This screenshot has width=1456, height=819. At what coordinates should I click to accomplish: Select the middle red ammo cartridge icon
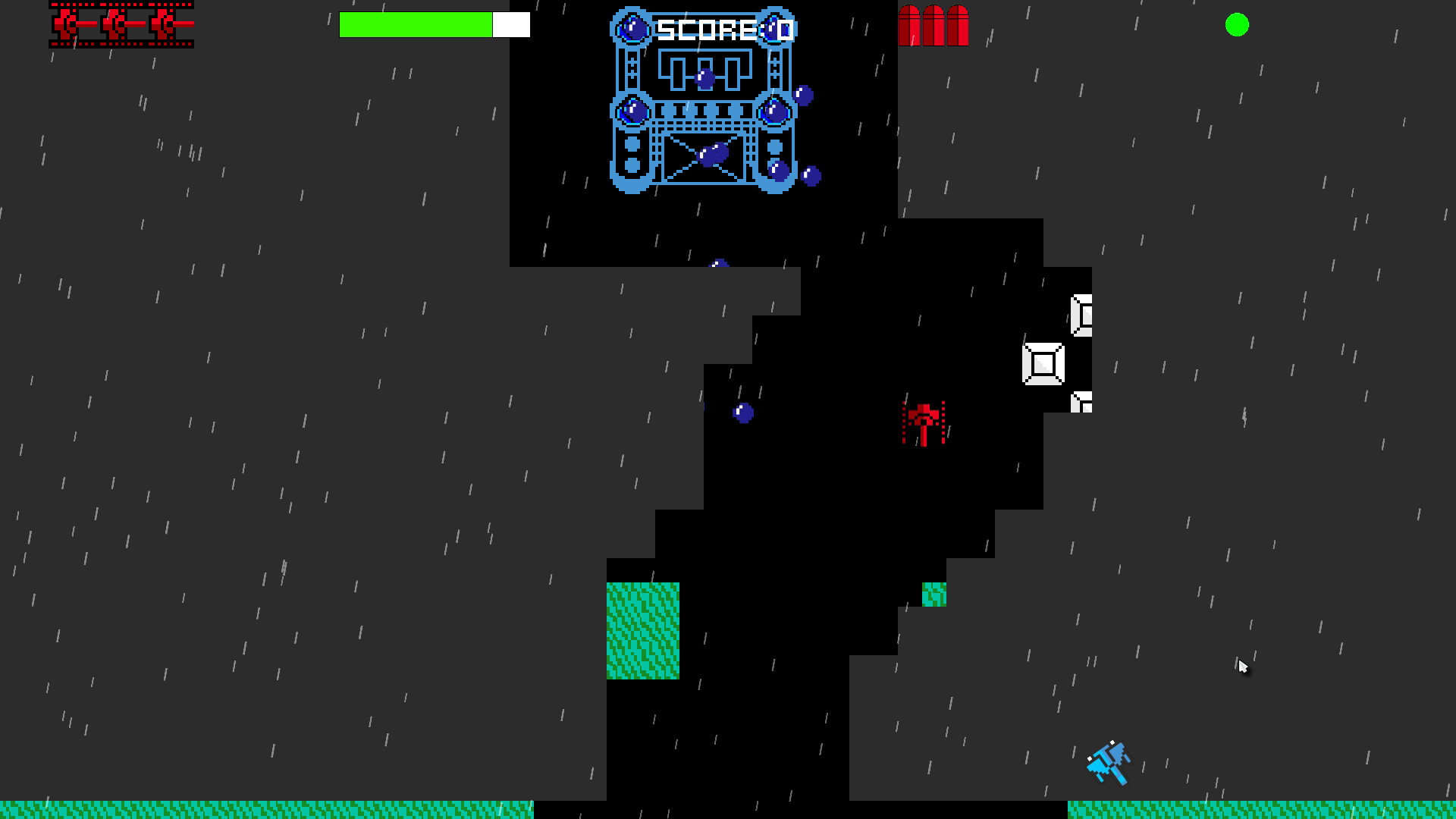pos(934,25)
